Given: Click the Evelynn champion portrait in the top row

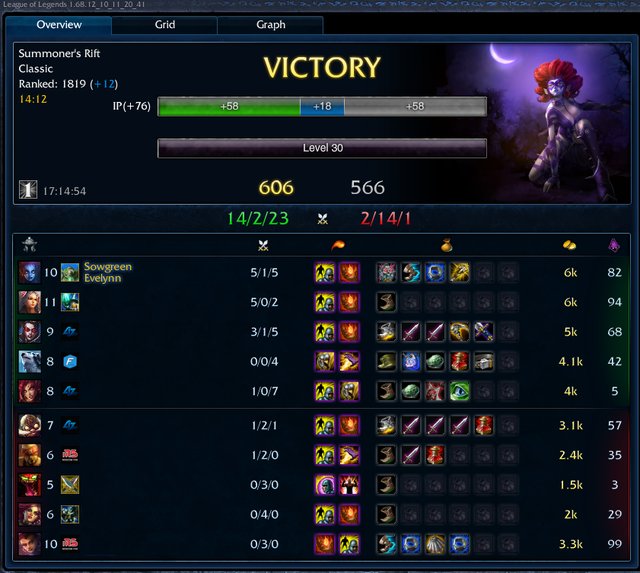Looking at the screenshot, I should (x=29, y=272).
